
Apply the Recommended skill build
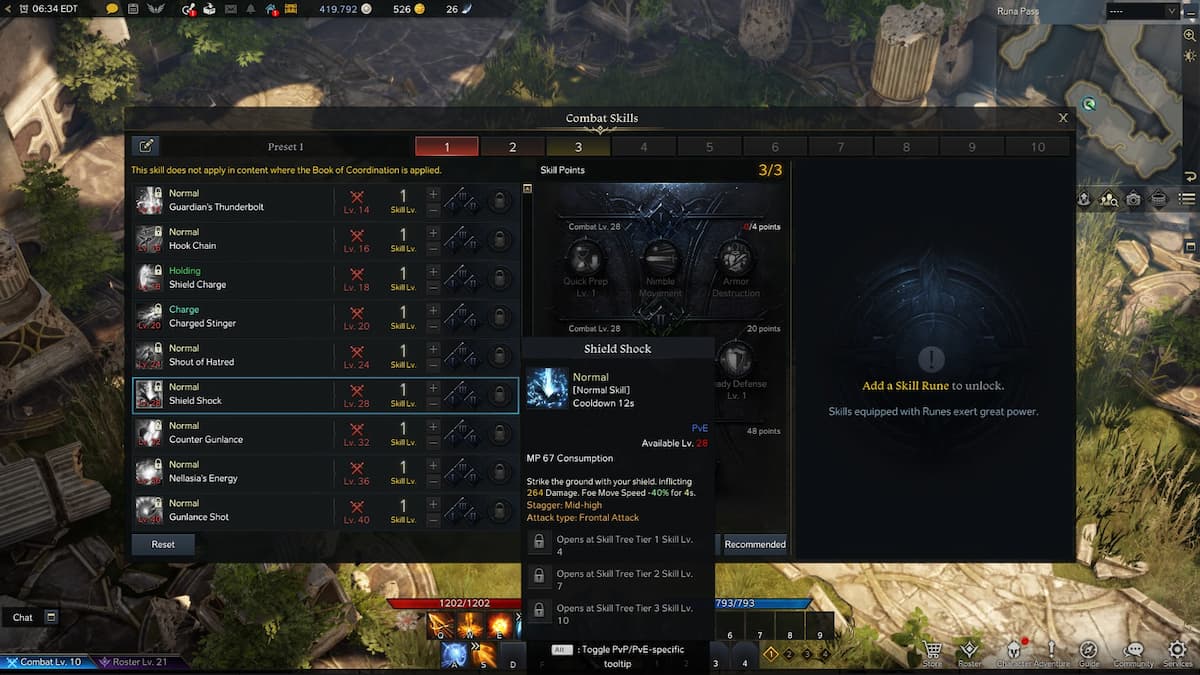pyautogui.click(x=755, y=544)
